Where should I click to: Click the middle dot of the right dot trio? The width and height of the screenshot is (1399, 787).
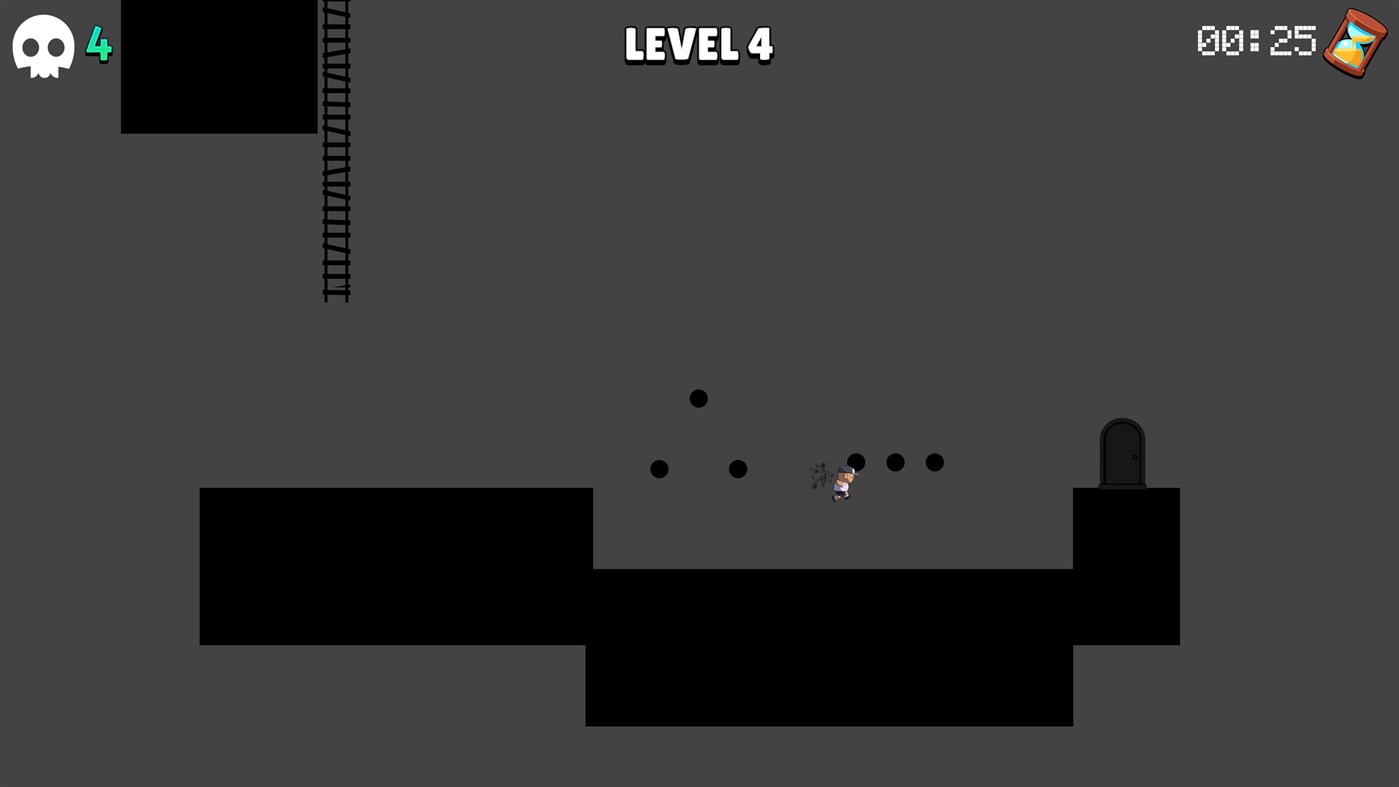(x=895, y=461)
